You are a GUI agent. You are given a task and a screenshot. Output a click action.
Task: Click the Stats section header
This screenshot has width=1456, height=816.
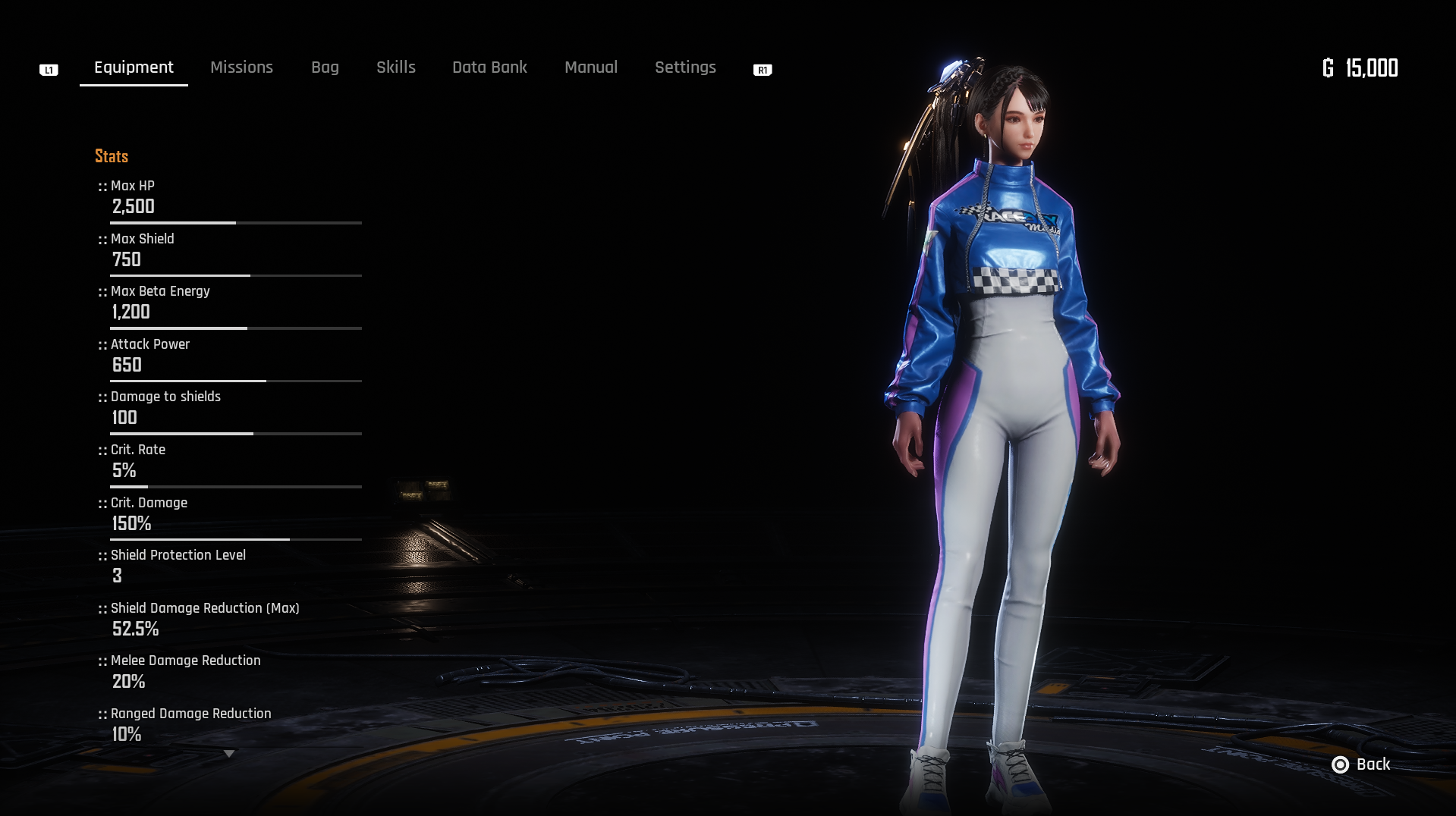(x=111, y=157)
